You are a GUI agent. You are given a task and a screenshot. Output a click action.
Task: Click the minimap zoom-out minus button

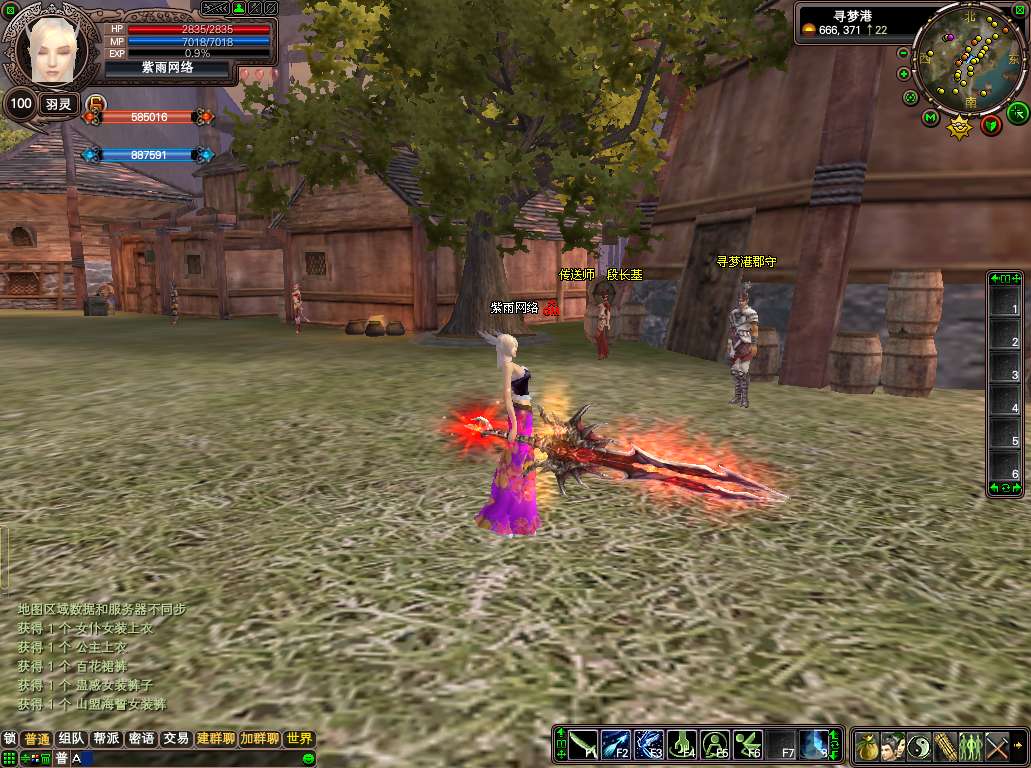(904, 53)
